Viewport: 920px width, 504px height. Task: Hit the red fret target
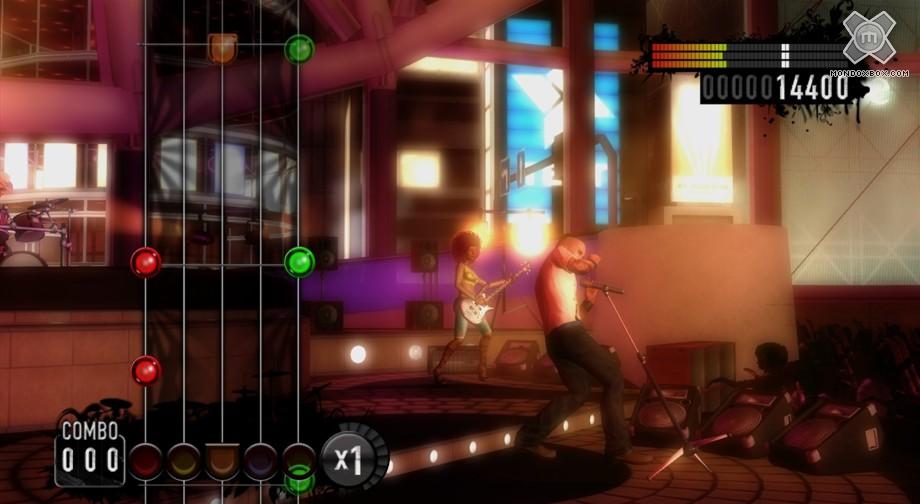click(x=146, y=460)
